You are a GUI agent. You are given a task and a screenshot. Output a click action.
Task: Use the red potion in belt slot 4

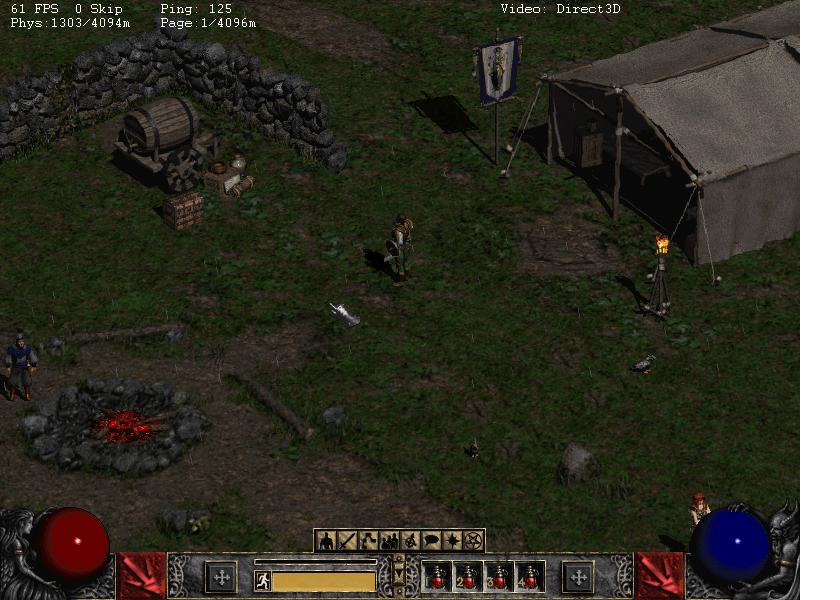(x=528, y=577)
